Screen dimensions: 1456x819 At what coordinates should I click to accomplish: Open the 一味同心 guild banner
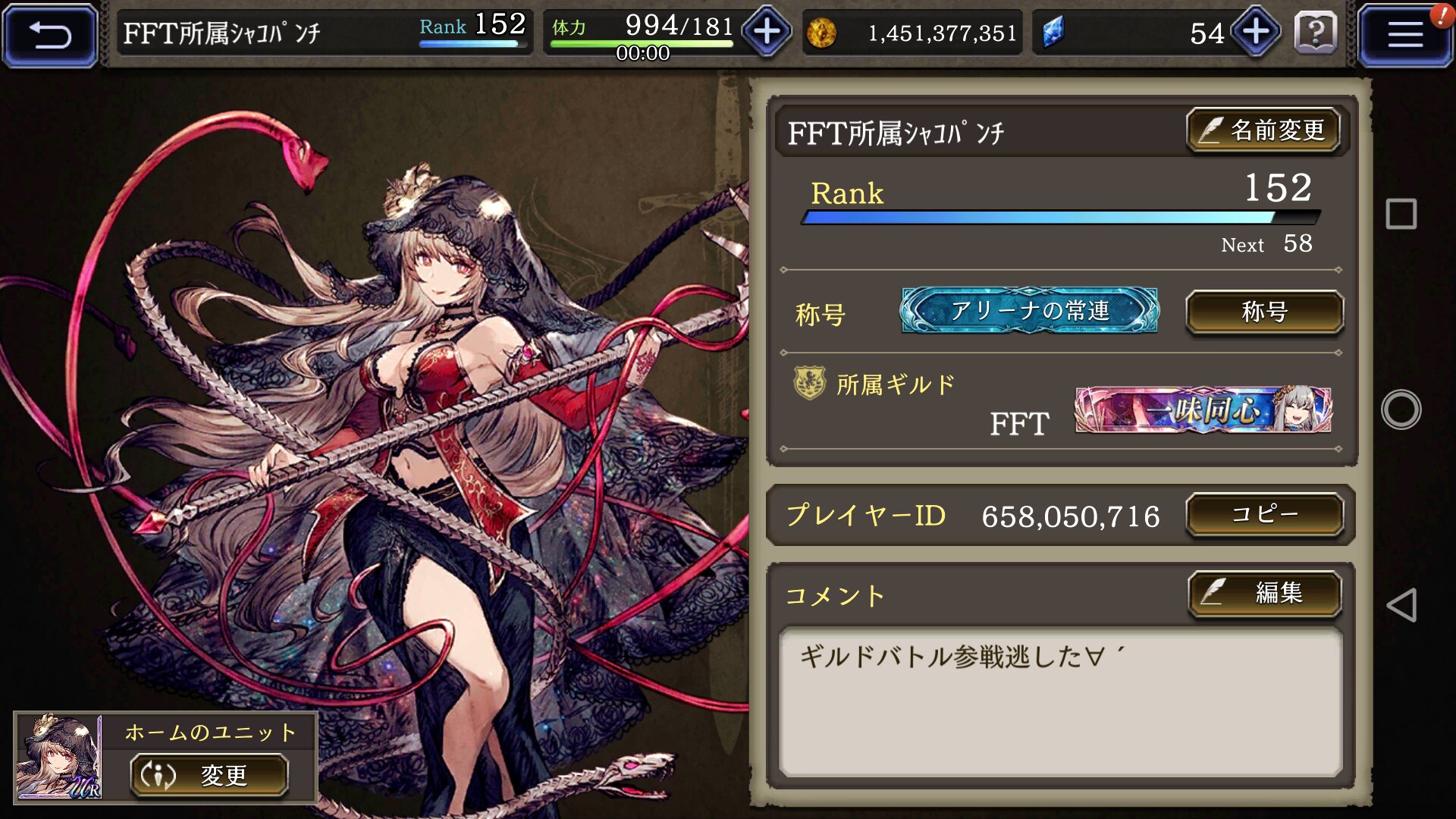1203,410
